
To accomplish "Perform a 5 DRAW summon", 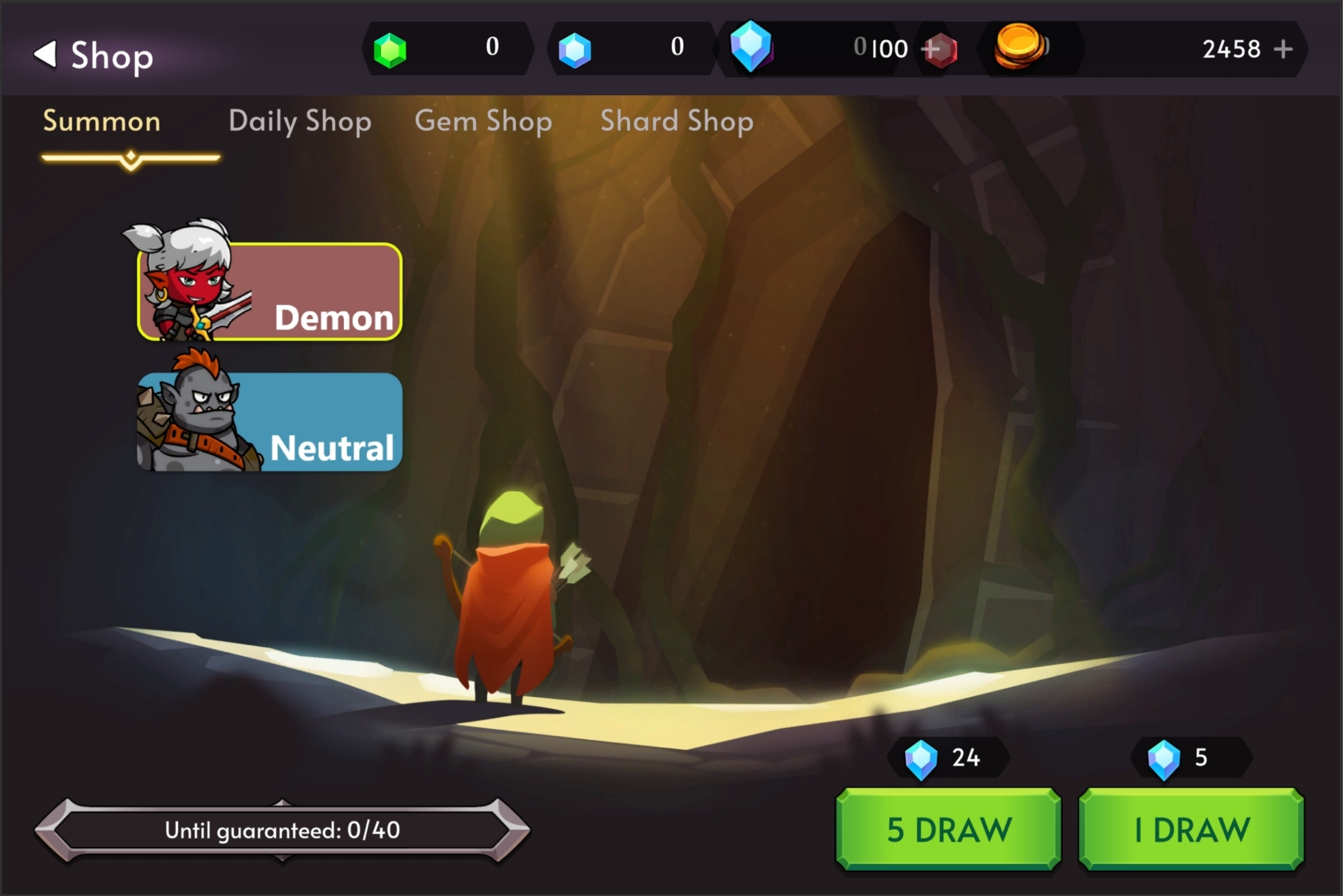I will [949, 829].
